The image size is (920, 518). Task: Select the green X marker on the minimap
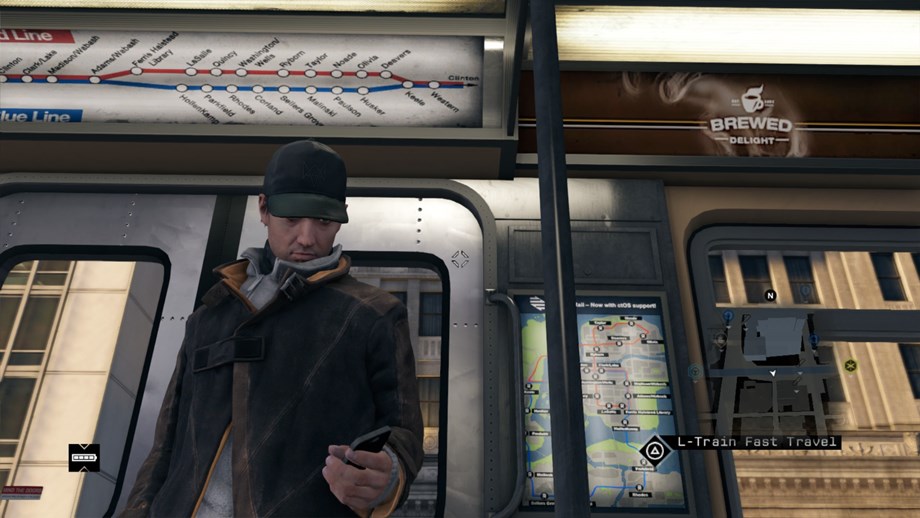click(850, 365)
